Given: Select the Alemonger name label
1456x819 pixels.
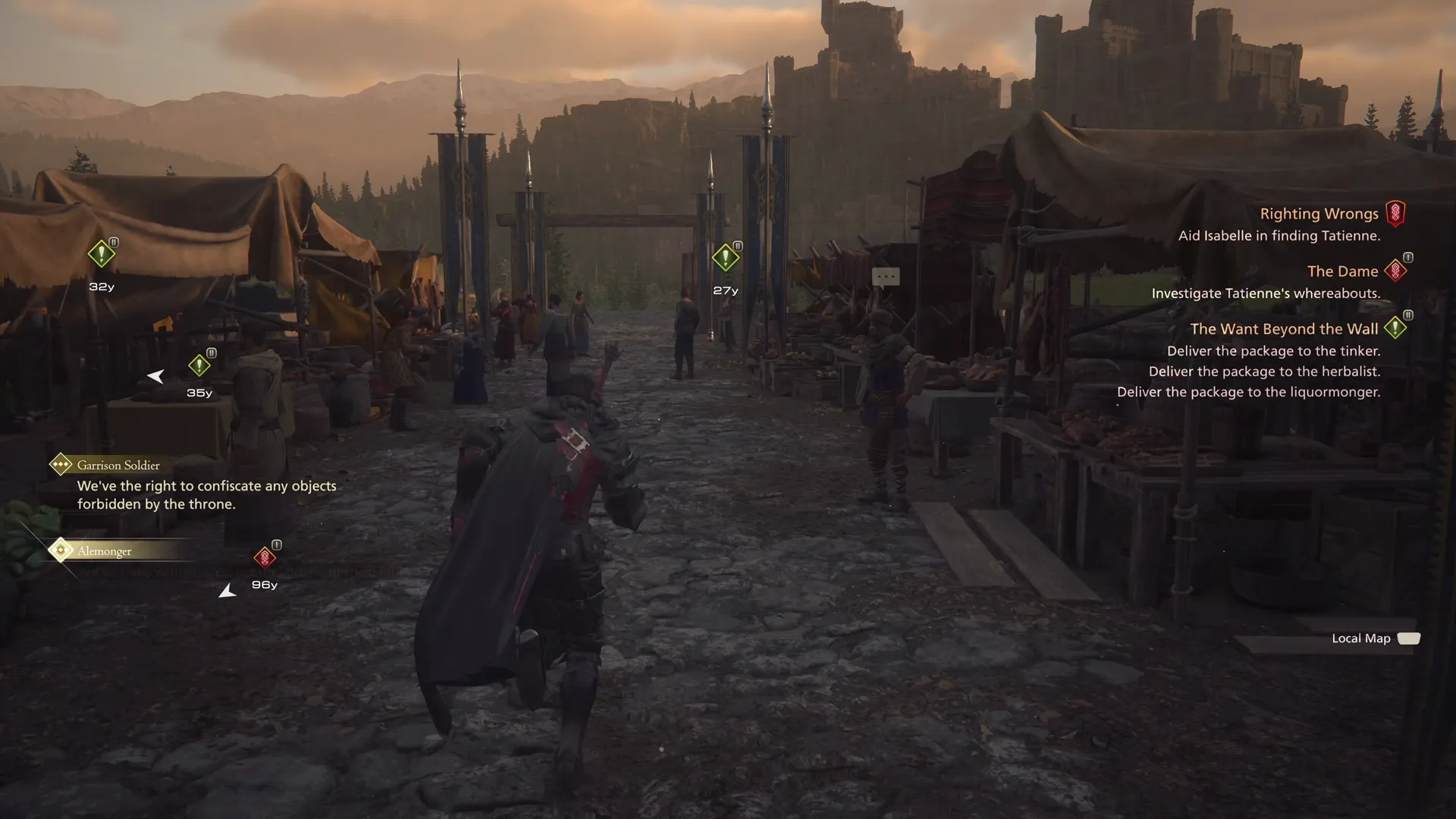Looking at the screenshot, I should [x=105, y=551].
